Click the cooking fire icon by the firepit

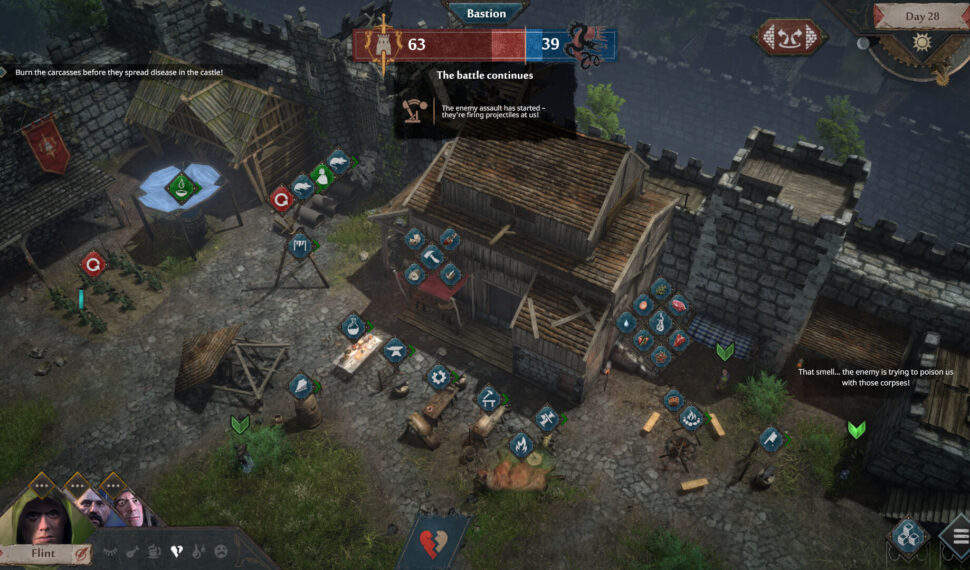pos(689,417)
